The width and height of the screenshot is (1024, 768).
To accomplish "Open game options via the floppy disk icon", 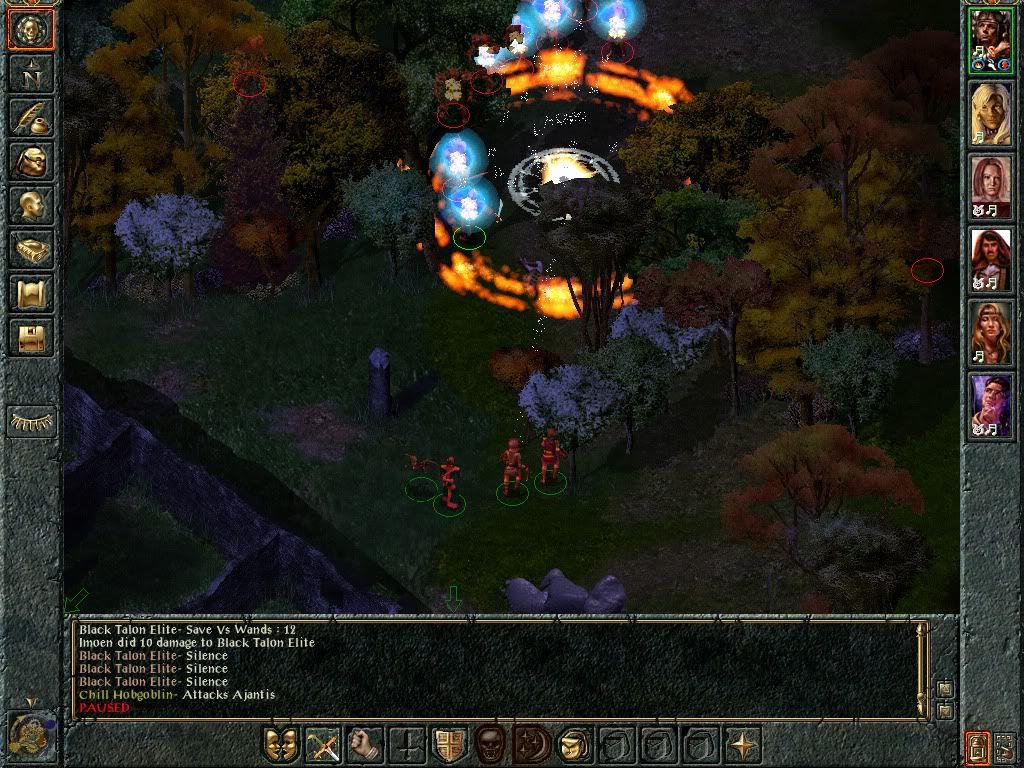I will tap(31, 337).
